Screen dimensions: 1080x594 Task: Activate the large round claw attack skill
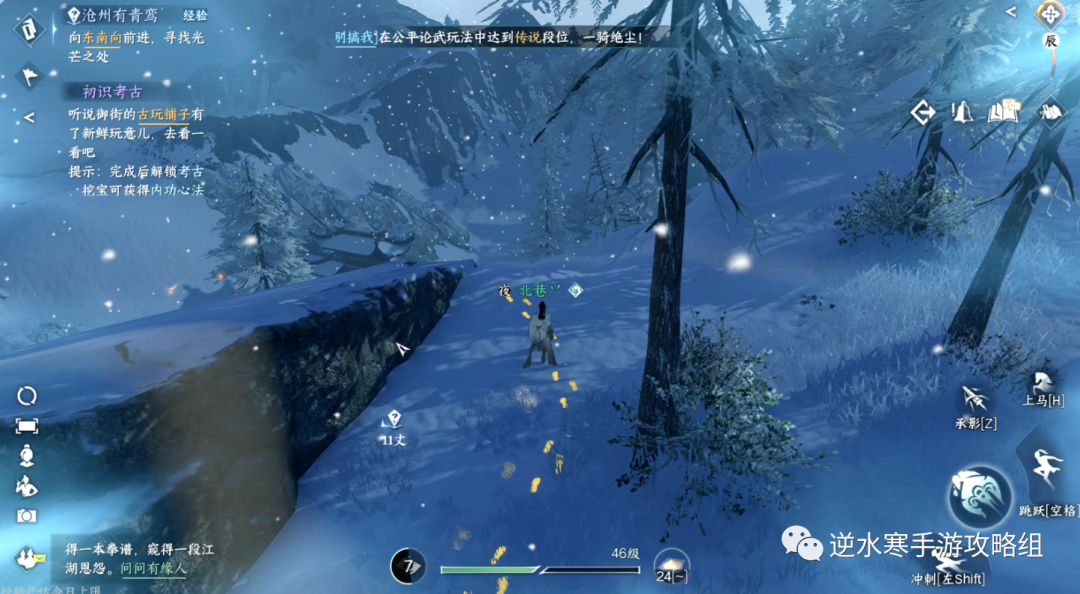click(980, 498)
